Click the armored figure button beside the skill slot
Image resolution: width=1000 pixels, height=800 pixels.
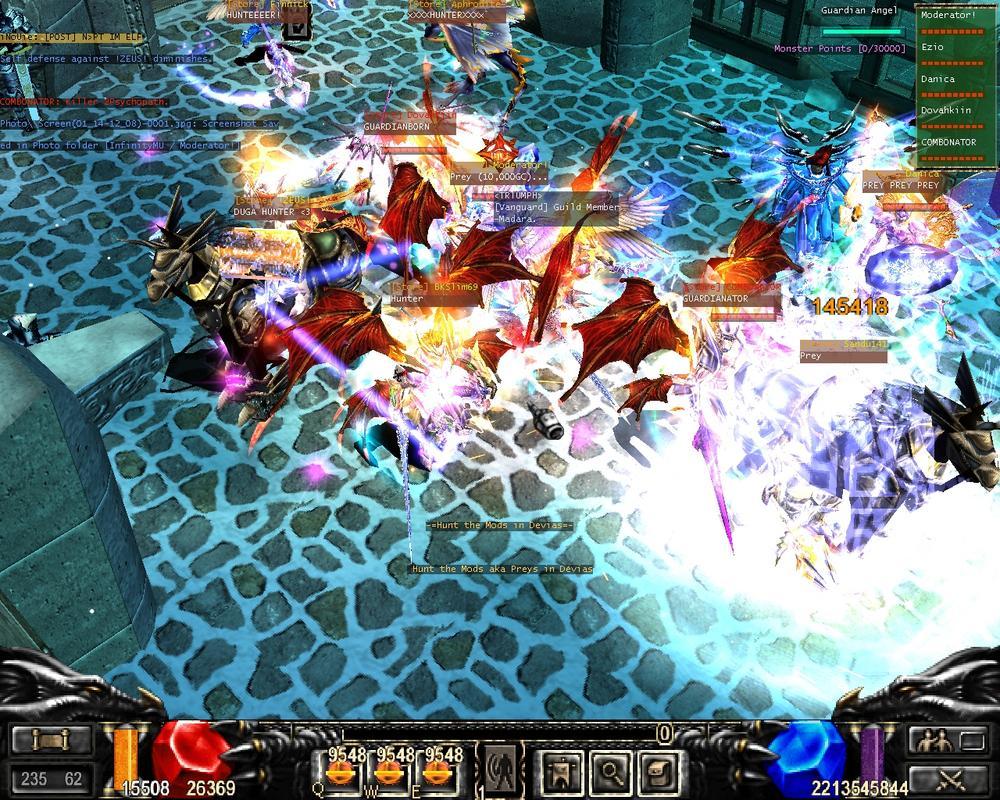559,770
